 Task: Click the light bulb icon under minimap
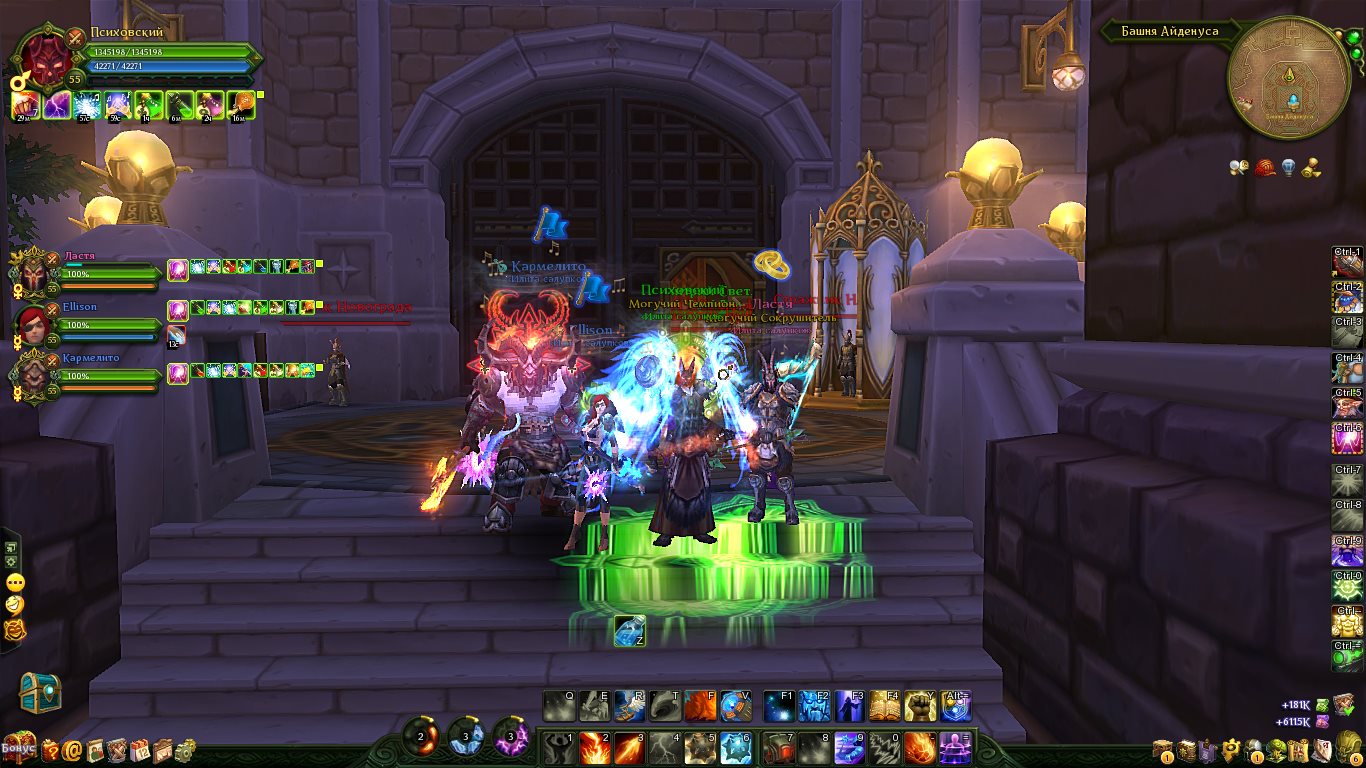click(x=1289, y=168)
